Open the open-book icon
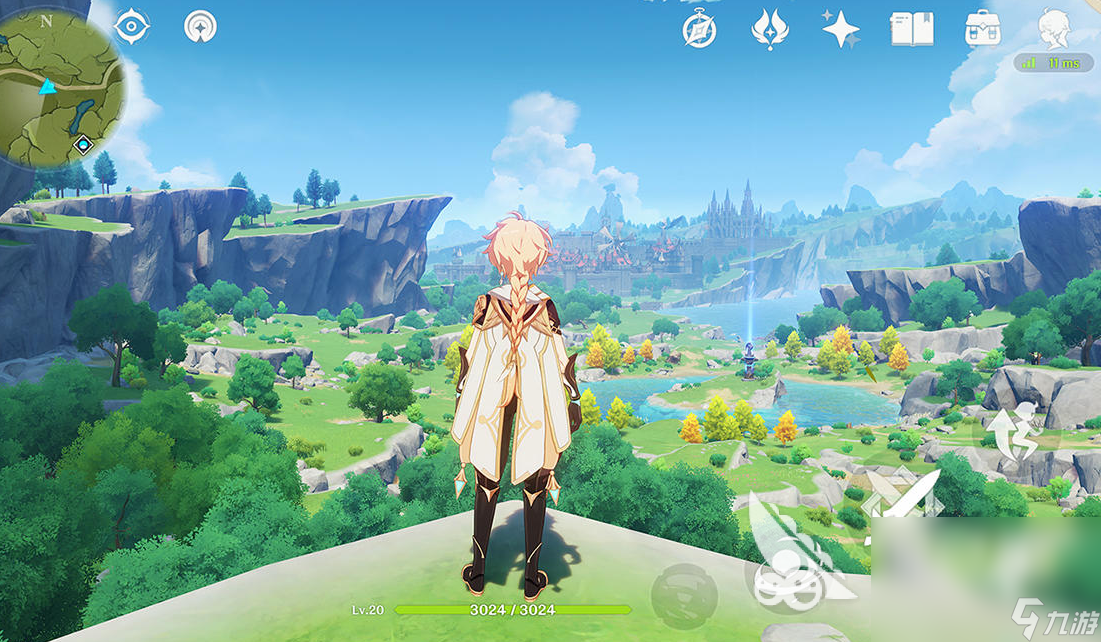Viewport: 1101px width, 642px height. click(x=911, y=29)
